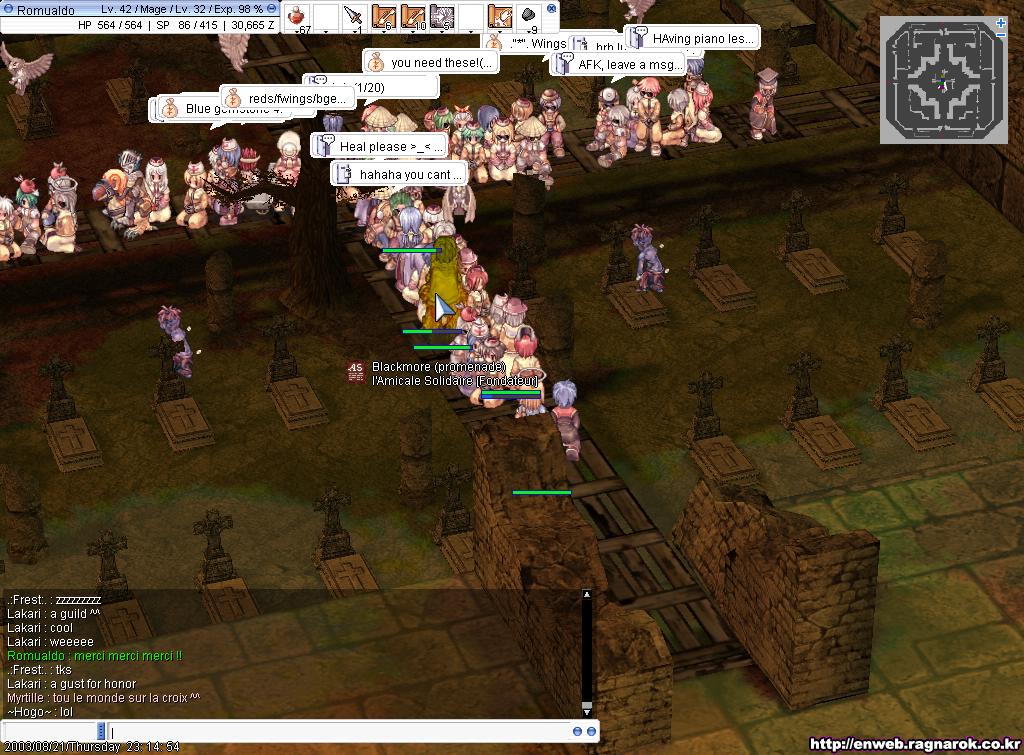Click the whisper recipient name field

[x=50, y=732]
